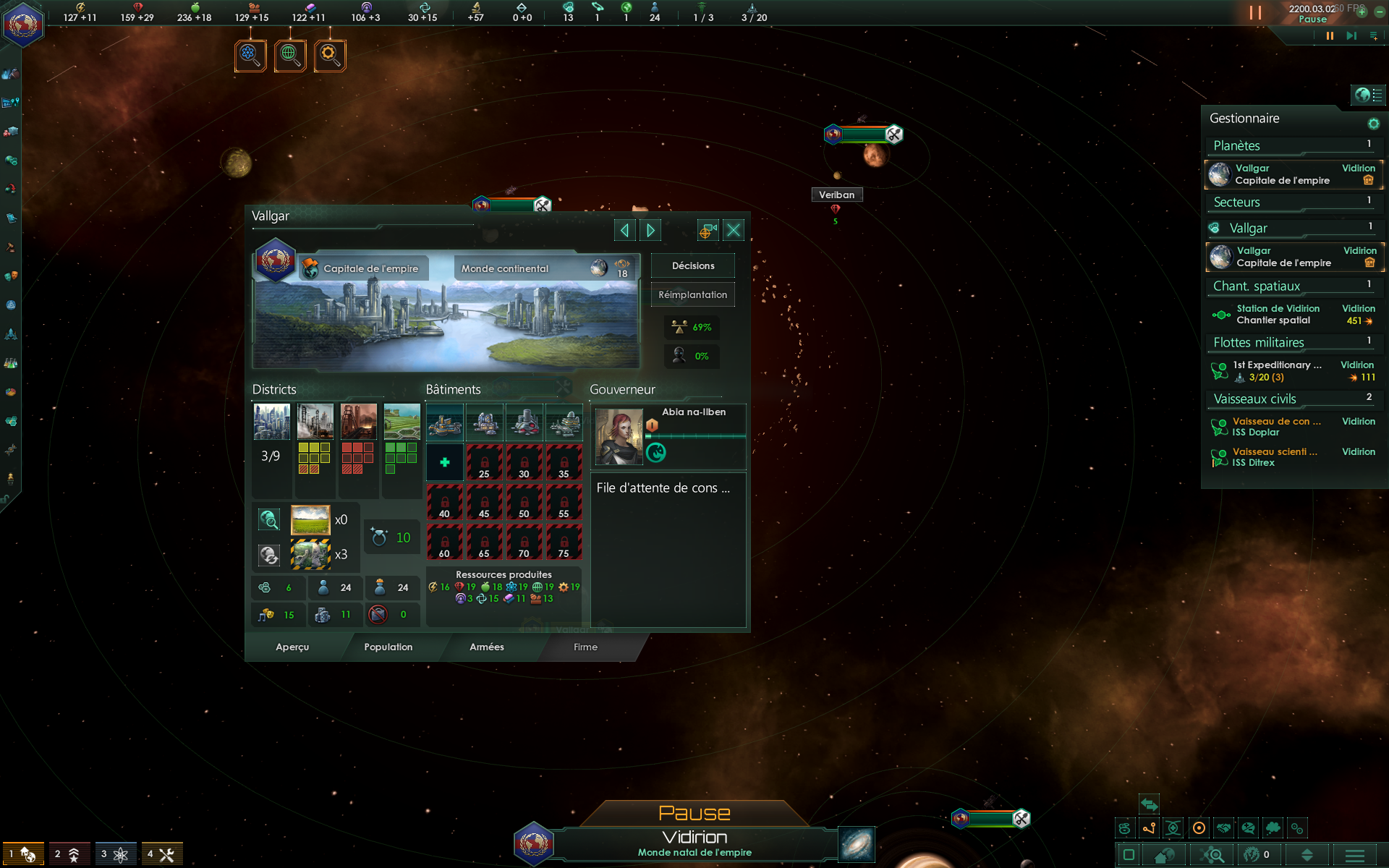Go to next planet with right arrow
1389x868 pixels.
(650, 230)
